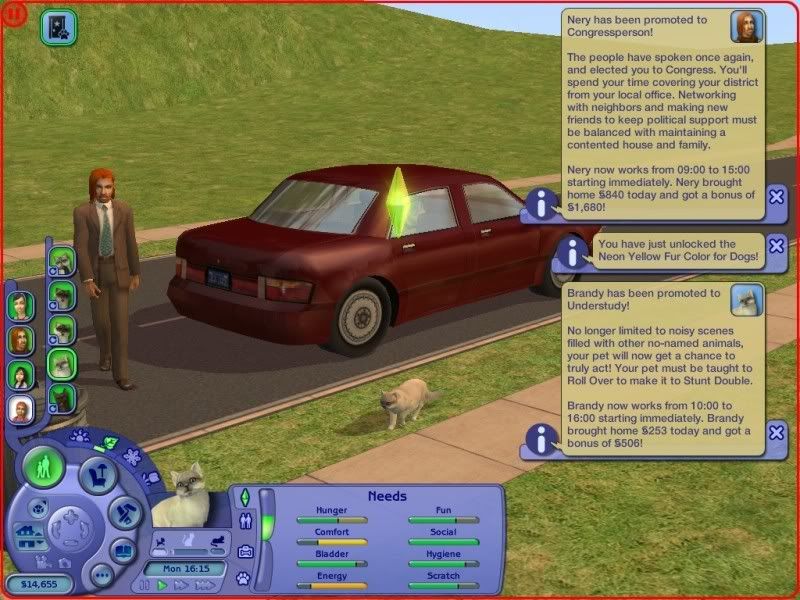The image size is (800, 600).
Task: Set game speed to normal play
Action: click(163, 585)
